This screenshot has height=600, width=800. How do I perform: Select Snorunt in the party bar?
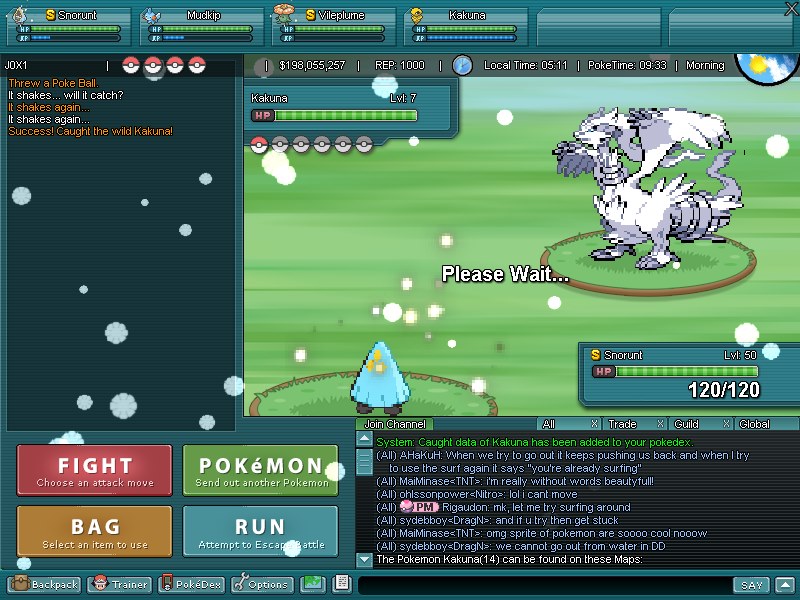pyautogui.click(x=67, y=26)
